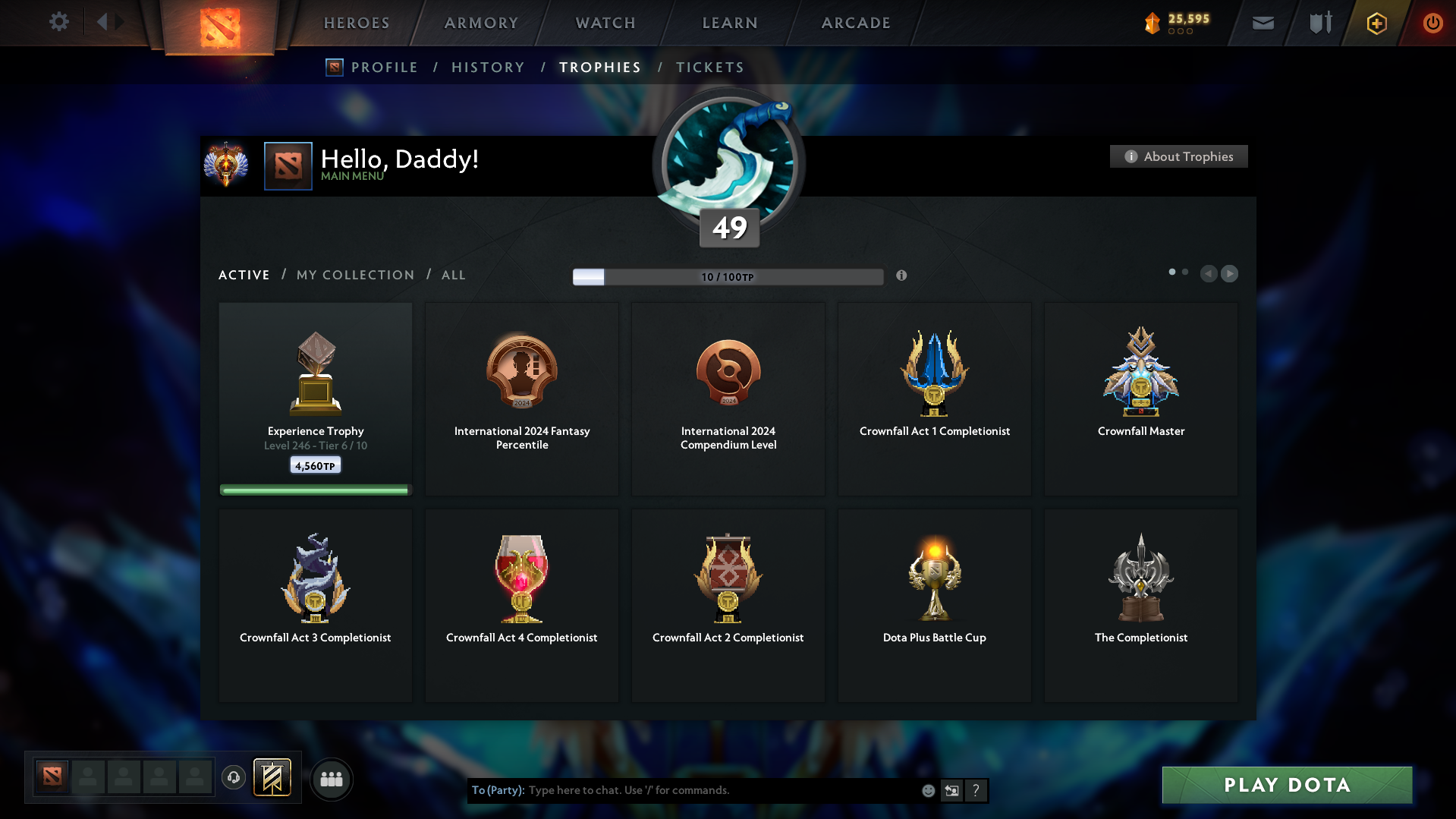Click the previous page arrow for trophies
1456x819 pixels.
tap(1209, 274)
